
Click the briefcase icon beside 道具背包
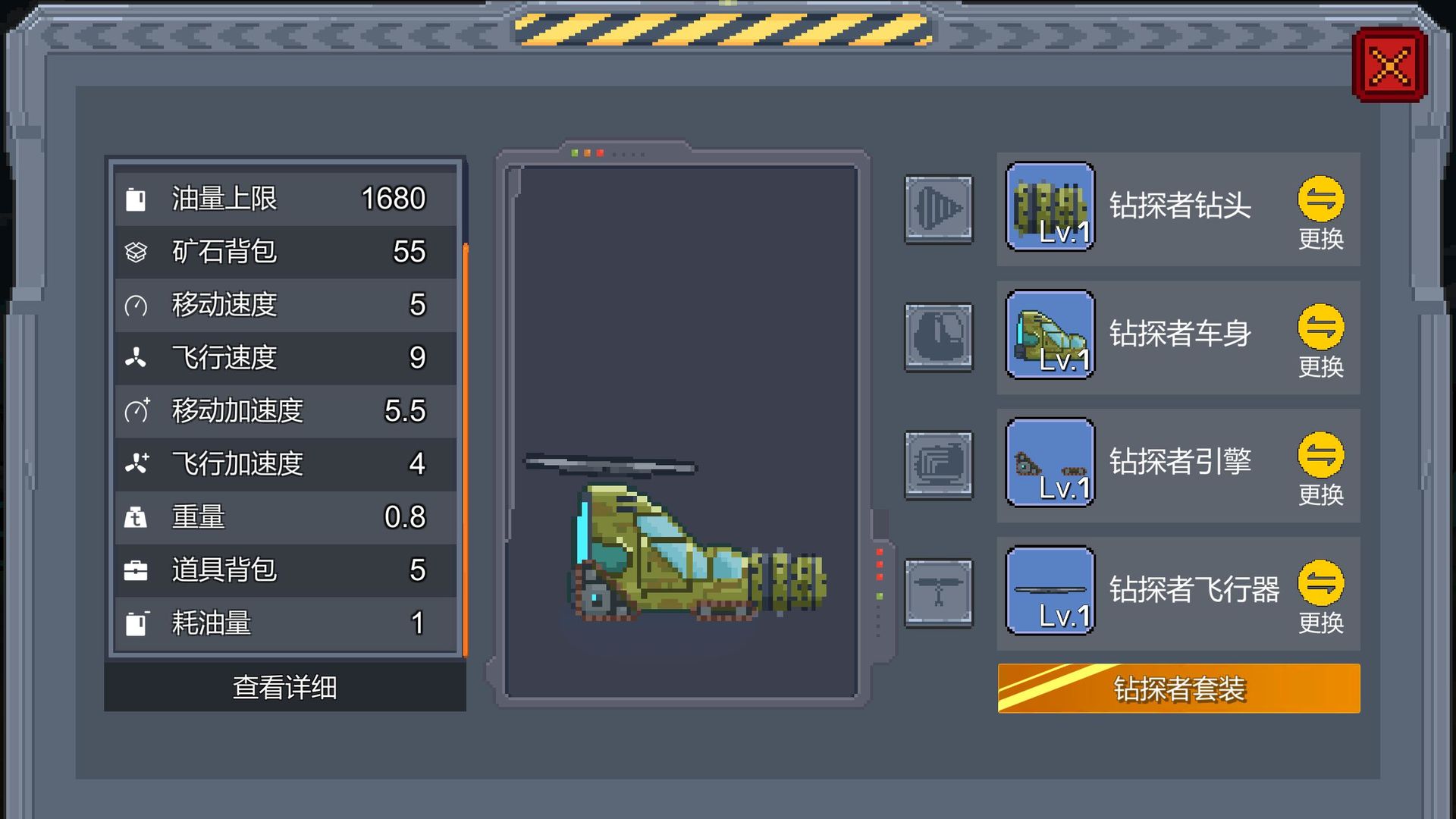pyautogui.click(x=136, y=570)
